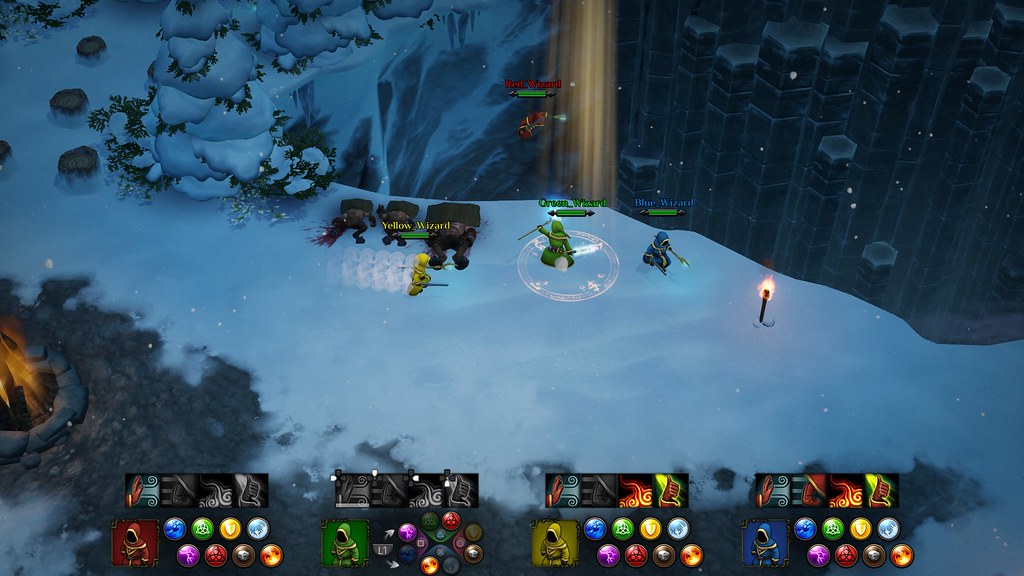Choose the green wizard's purple lightning element

[x=408, y=532]
